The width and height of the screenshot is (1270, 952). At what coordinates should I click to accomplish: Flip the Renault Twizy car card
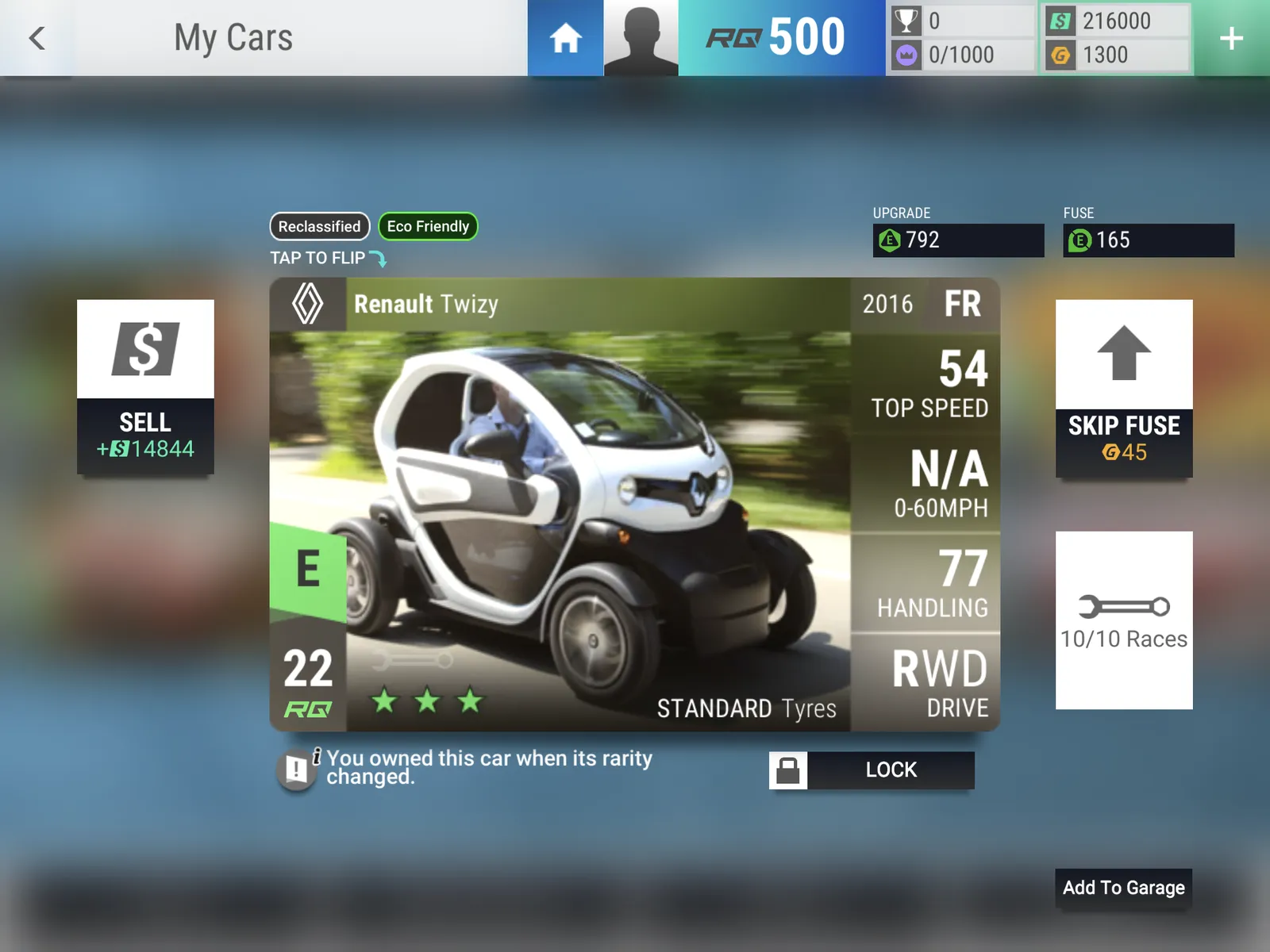560,505
